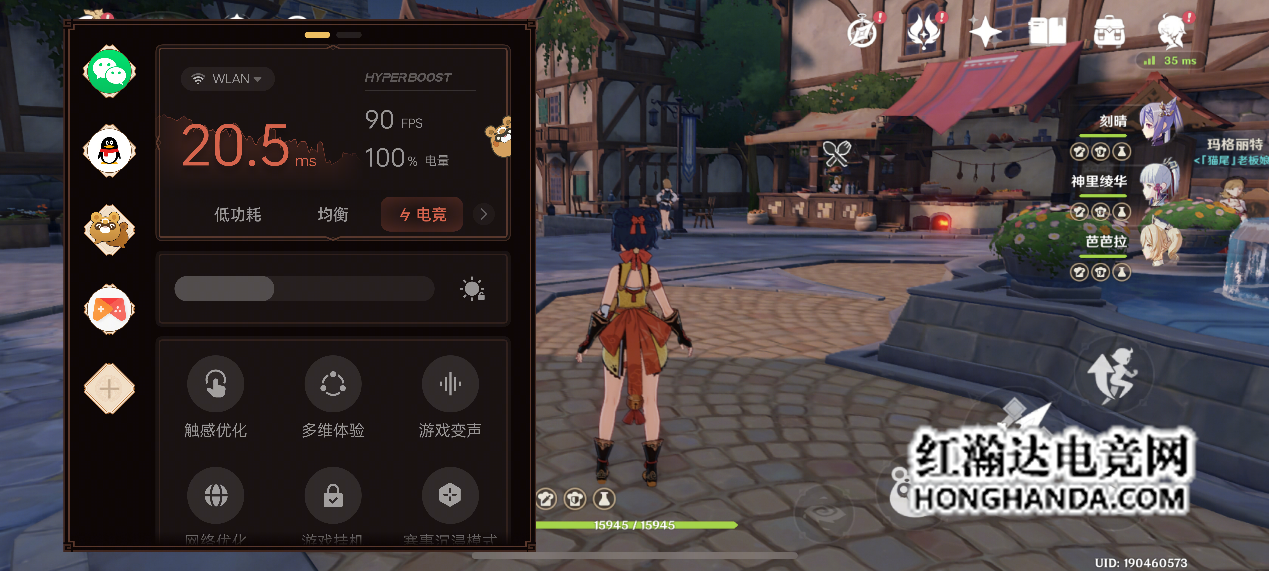Open the QQ penguin shortcut

tap(109, 150)
